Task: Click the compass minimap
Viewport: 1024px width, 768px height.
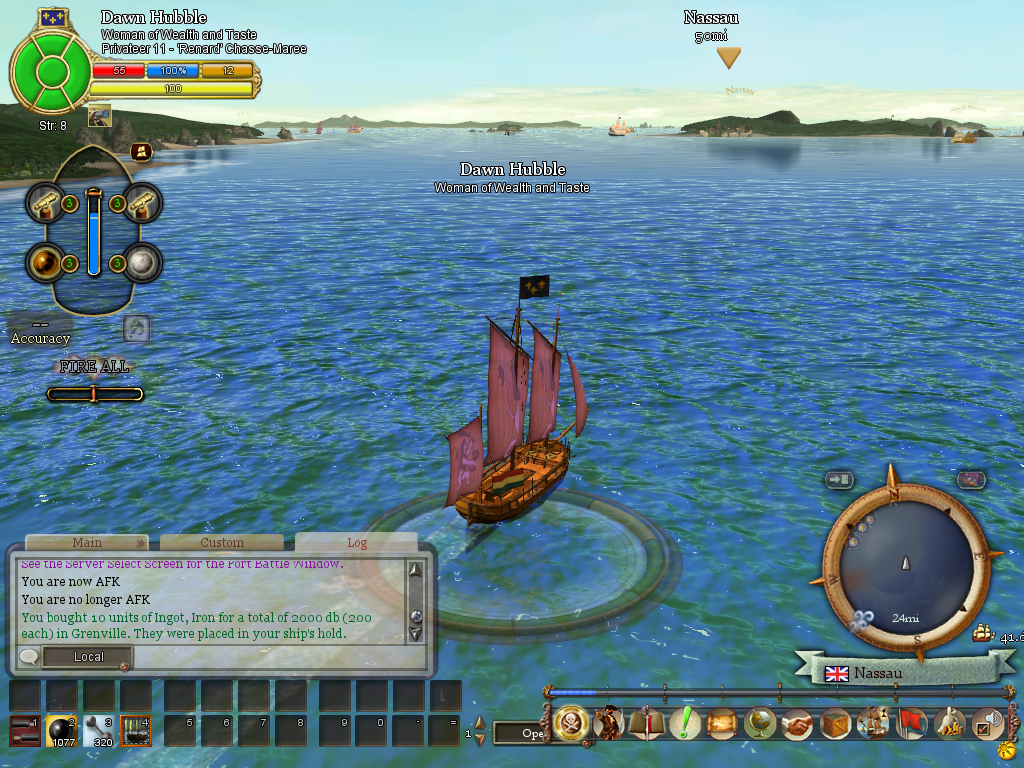Action: click(x=906, y=564)
